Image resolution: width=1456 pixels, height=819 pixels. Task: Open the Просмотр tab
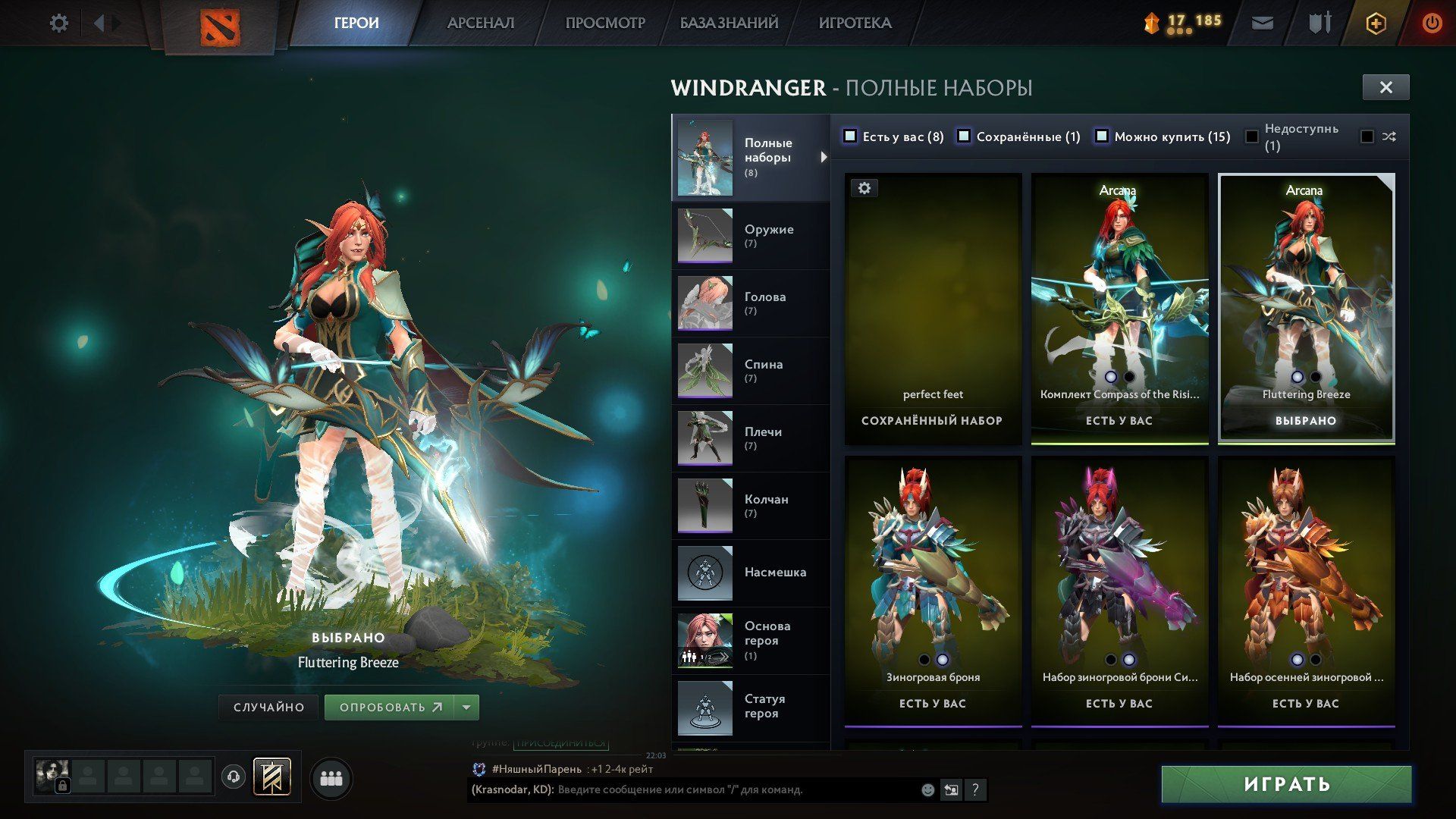[604, 24]
